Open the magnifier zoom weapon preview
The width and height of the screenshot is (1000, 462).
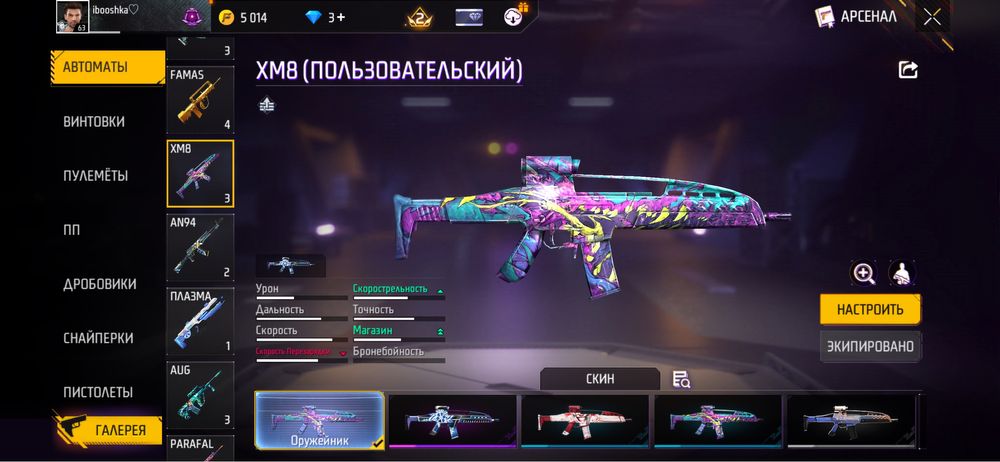pyautogui.click(x=863, y=273)
